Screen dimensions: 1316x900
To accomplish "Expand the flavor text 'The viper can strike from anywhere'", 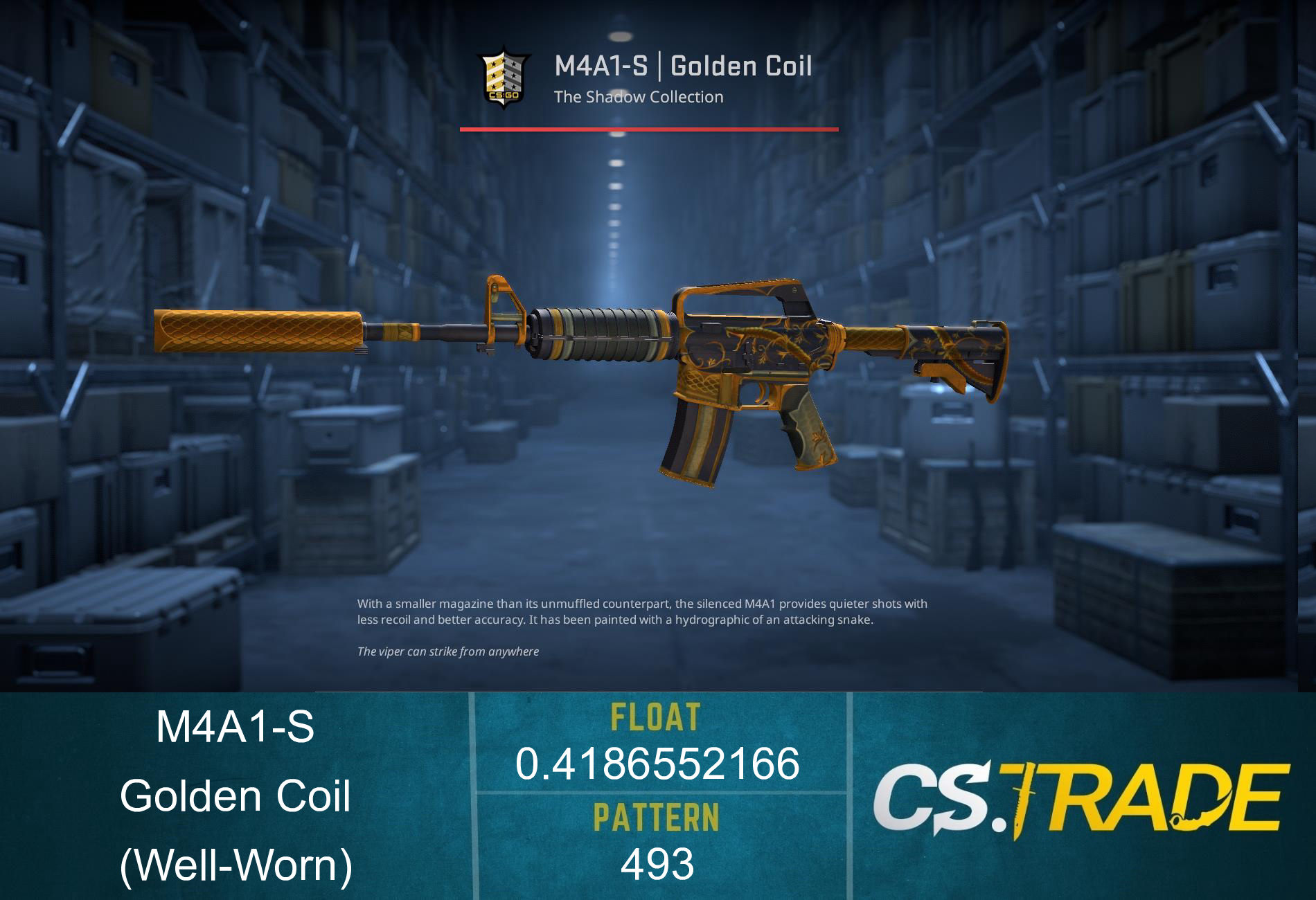I will 447,651.
